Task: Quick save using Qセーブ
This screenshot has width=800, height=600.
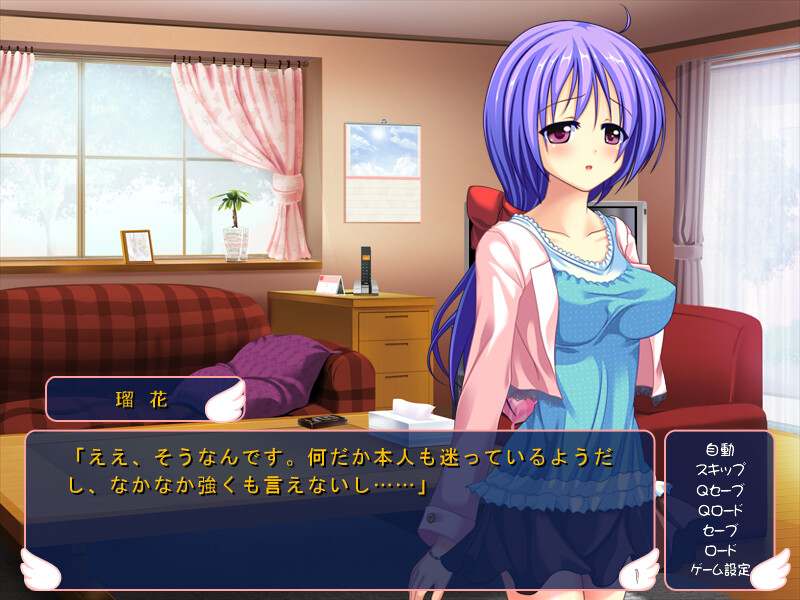Action: pyautogui.click(x=719, y=490)
